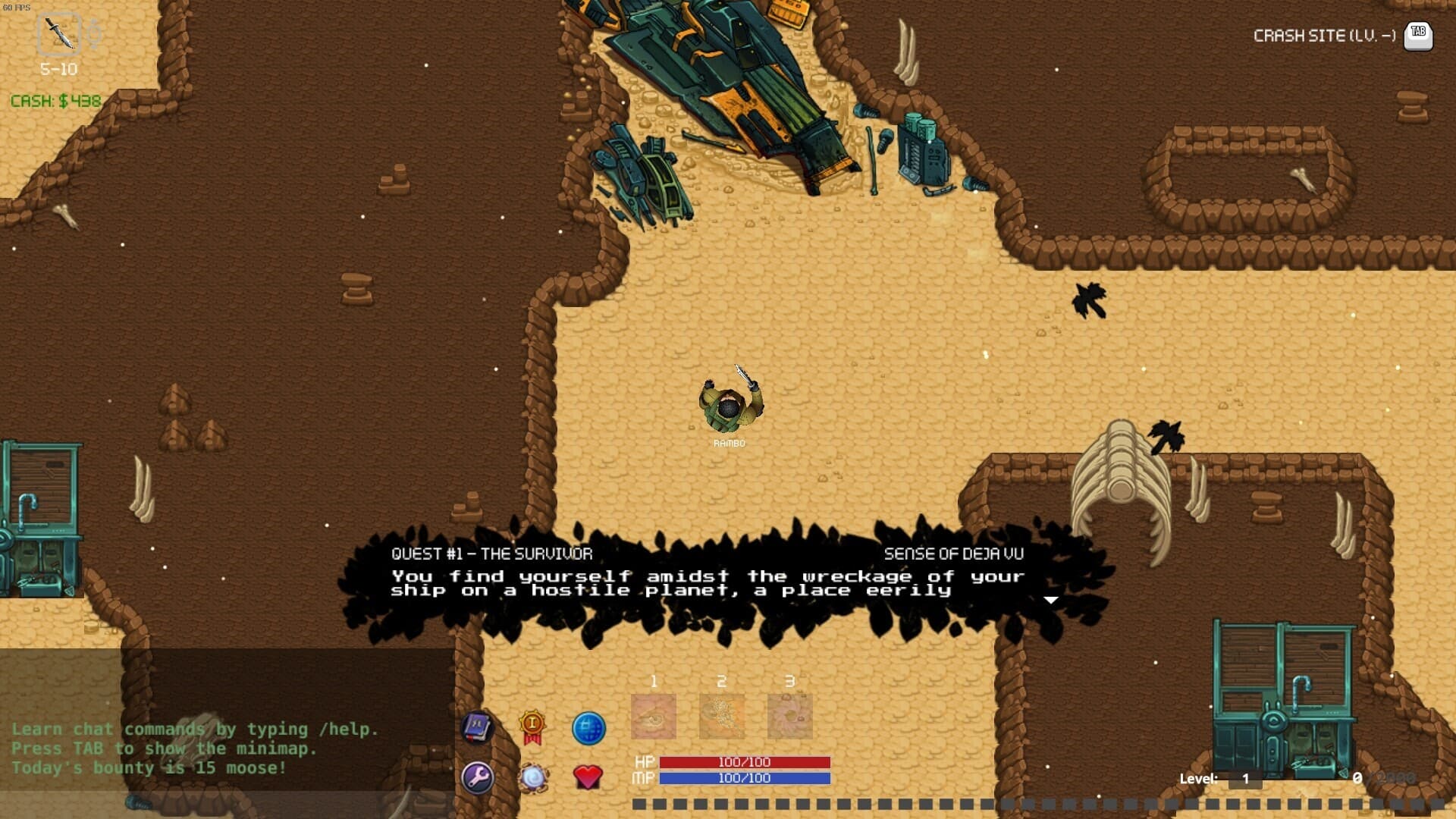Advance the quest dialogue with the white arrow
Image resolution: width=1456 pixels, height=819 pixels.
(1050, 600)
